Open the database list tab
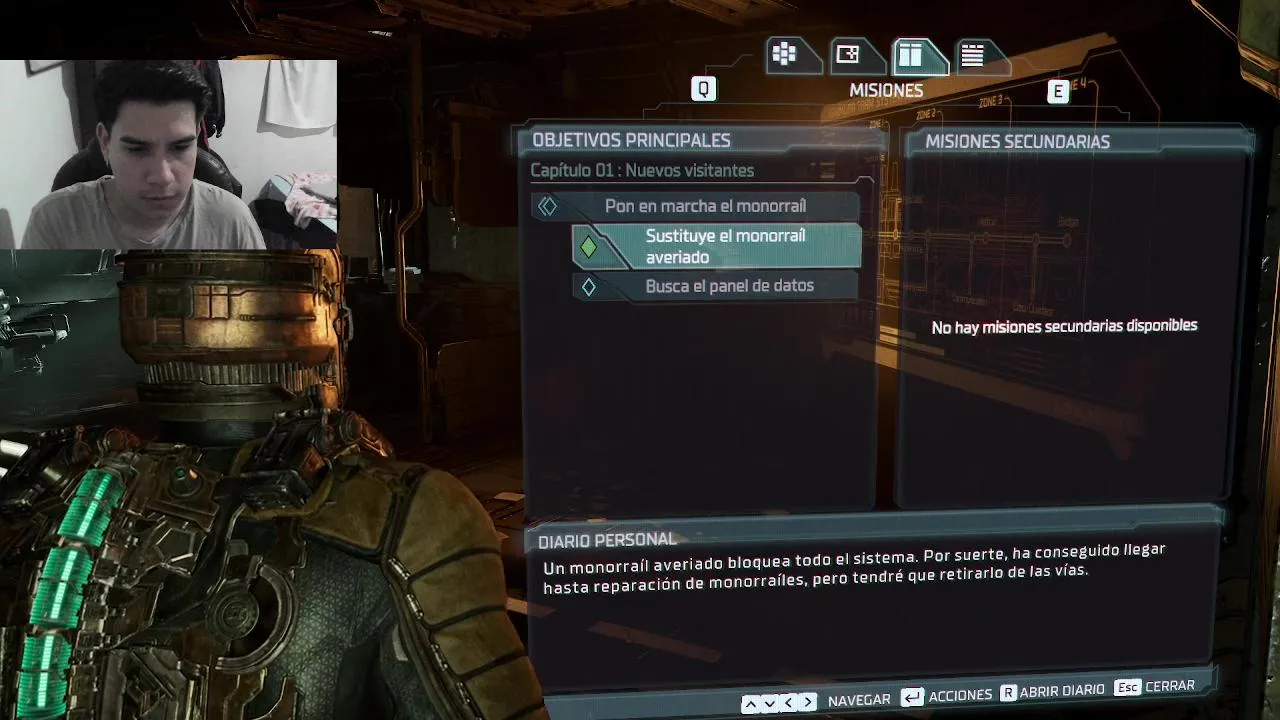This screenshot has height=720, width=1280. click(972, 55)
